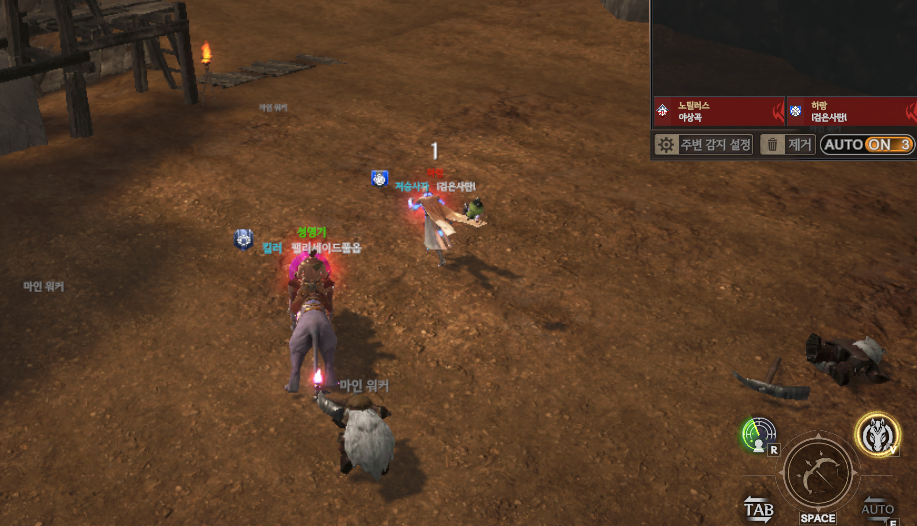Select the 하랑 player entry

[850, 111]
